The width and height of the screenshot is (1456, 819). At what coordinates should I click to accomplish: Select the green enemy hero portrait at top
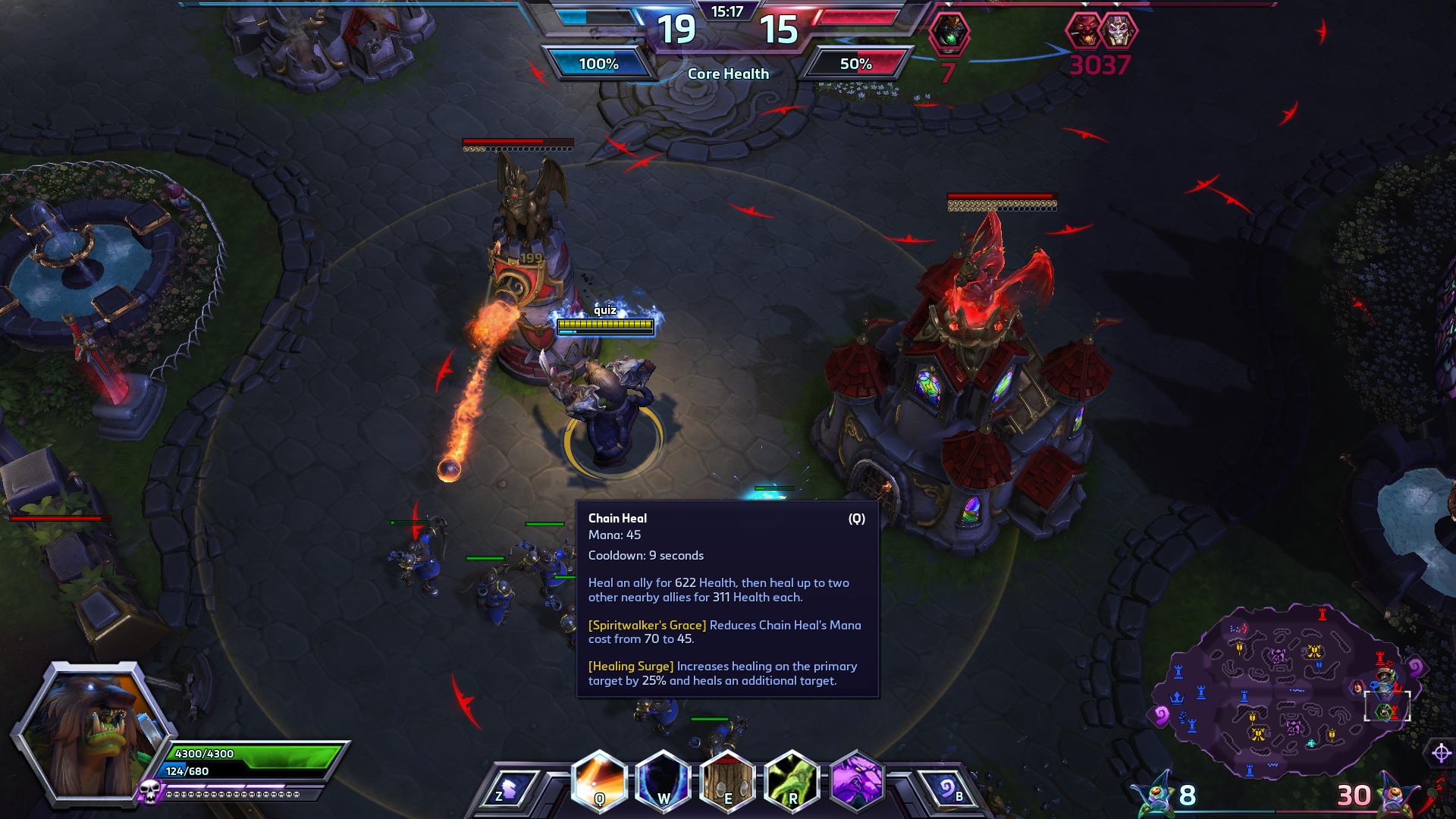point(947,32)
